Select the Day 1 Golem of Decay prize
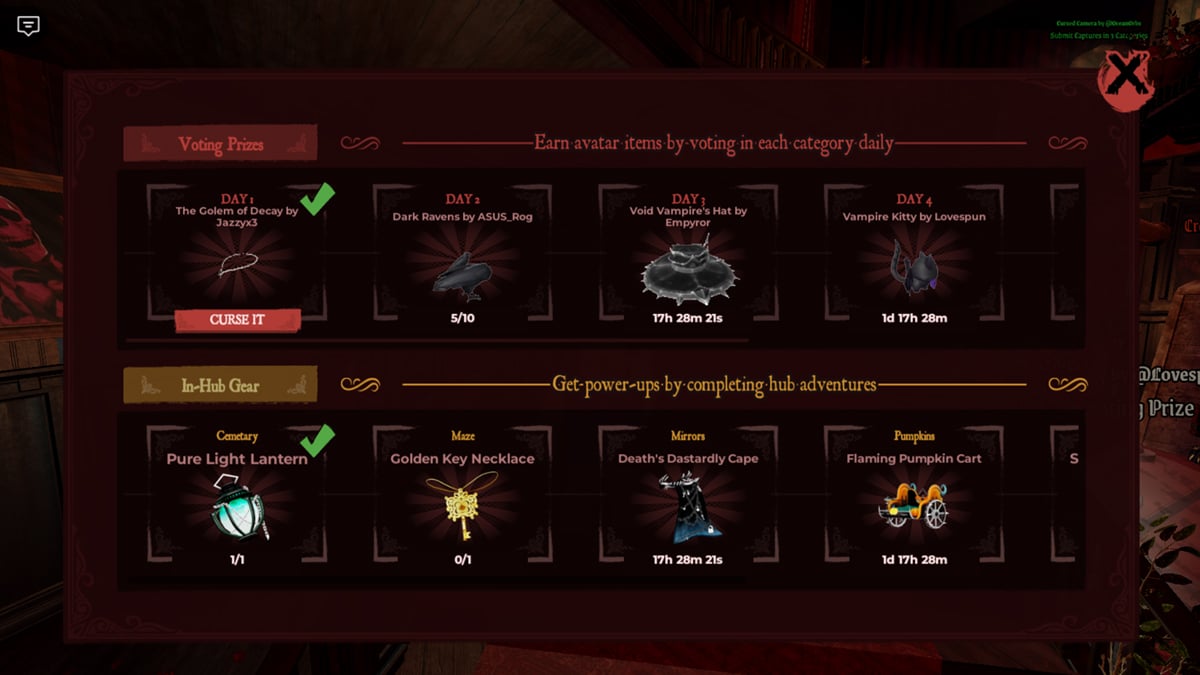Viewport: 1200px width, 675px height. click(x=237, y=262)
